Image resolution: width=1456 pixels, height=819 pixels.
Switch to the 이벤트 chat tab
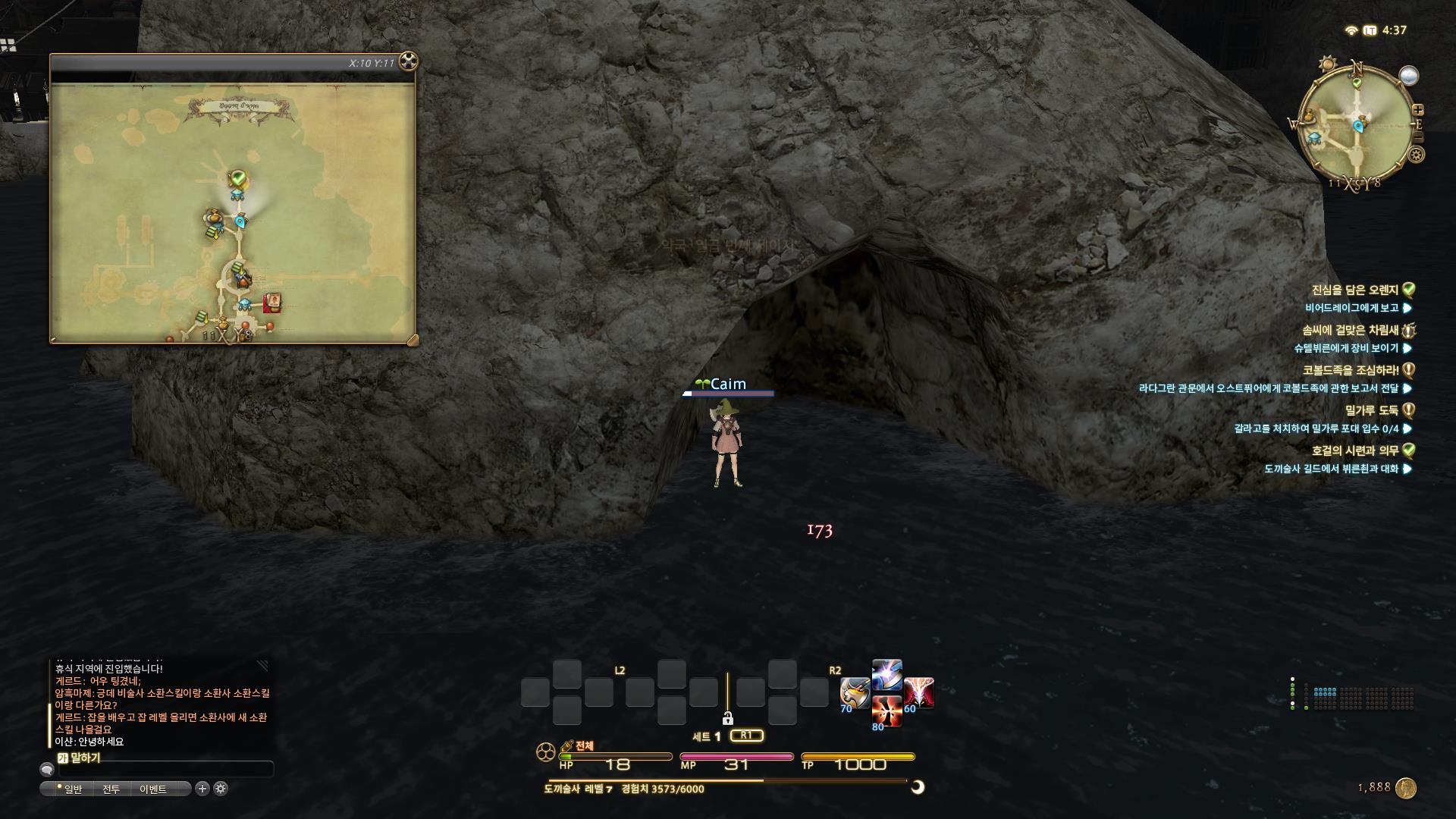coord(152,789)
